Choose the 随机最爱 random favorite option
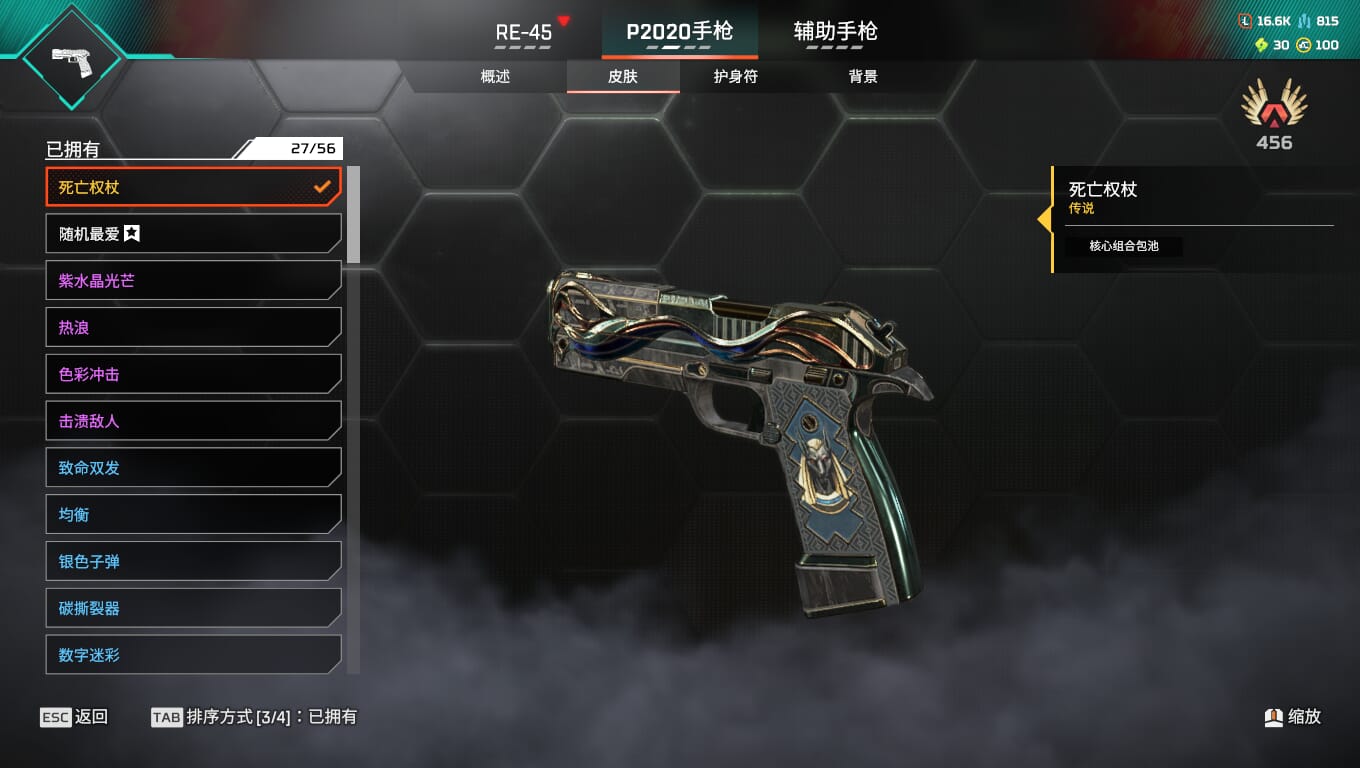The height and width of the screenshot is (768, 1360). (194, 234)
